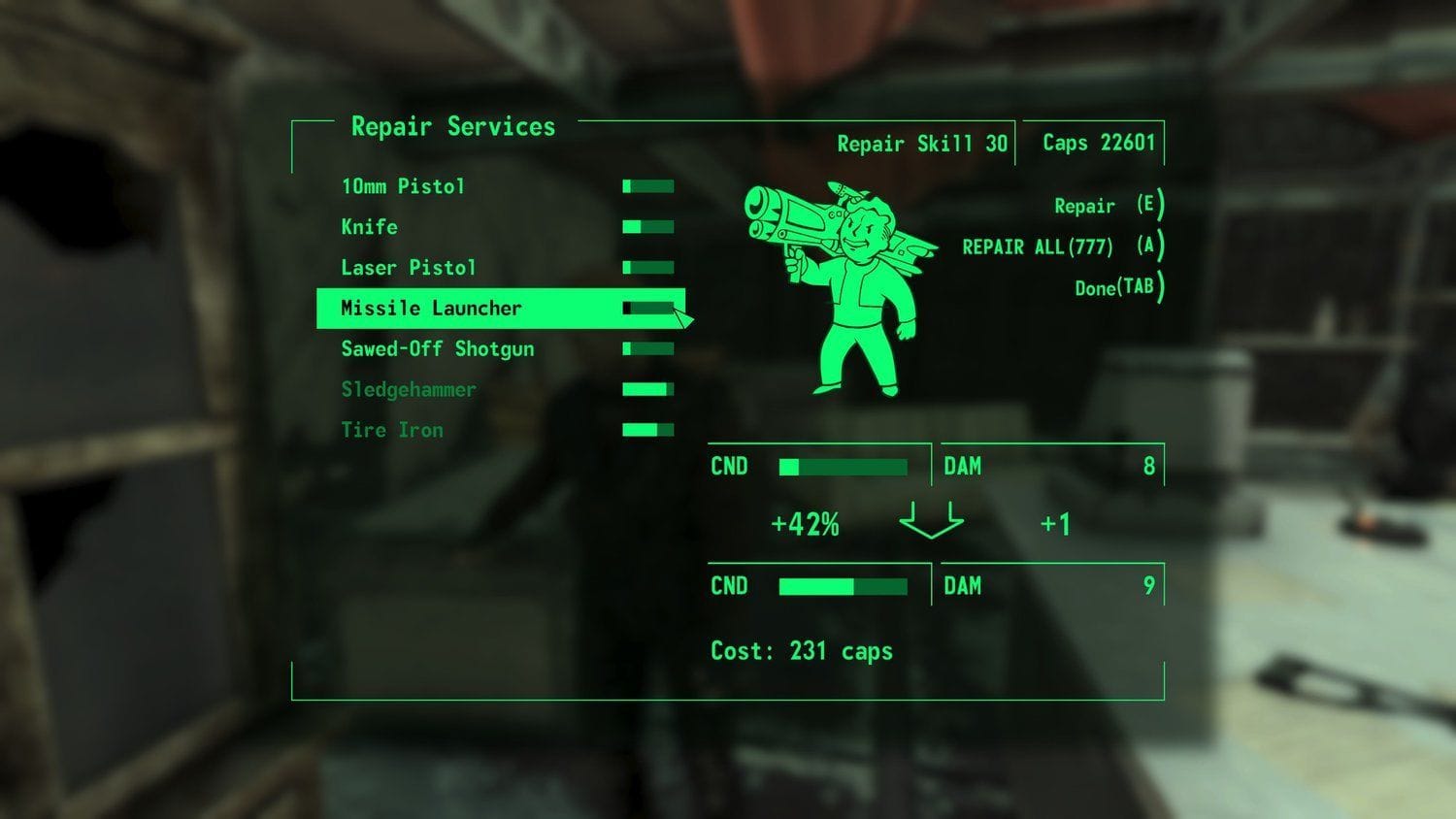Select the Sawed-Off Shotgun entry

click(x=437, y=348)
